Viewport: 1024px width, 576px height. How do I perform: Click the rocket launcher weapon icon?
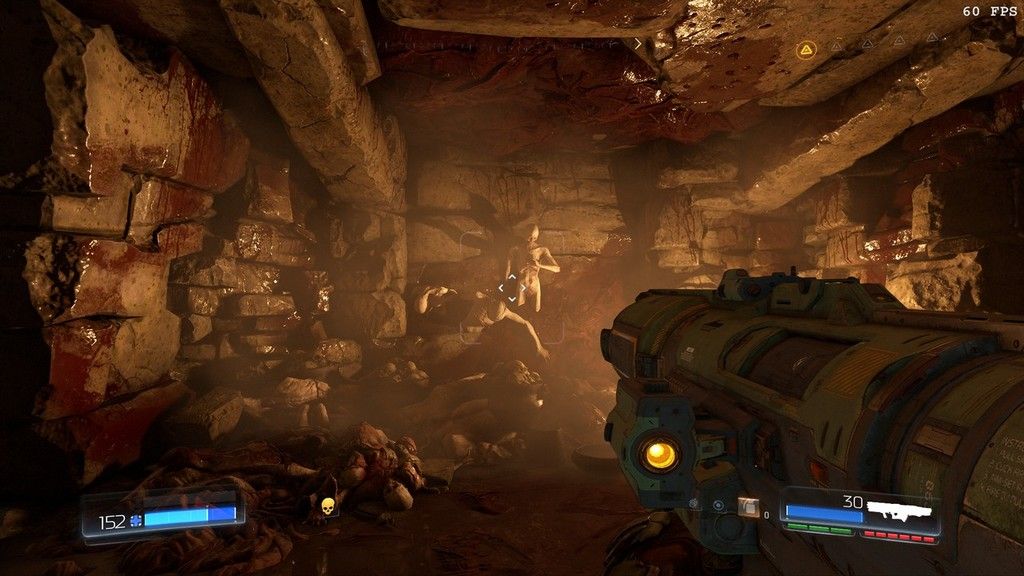(x=899, y=509)
